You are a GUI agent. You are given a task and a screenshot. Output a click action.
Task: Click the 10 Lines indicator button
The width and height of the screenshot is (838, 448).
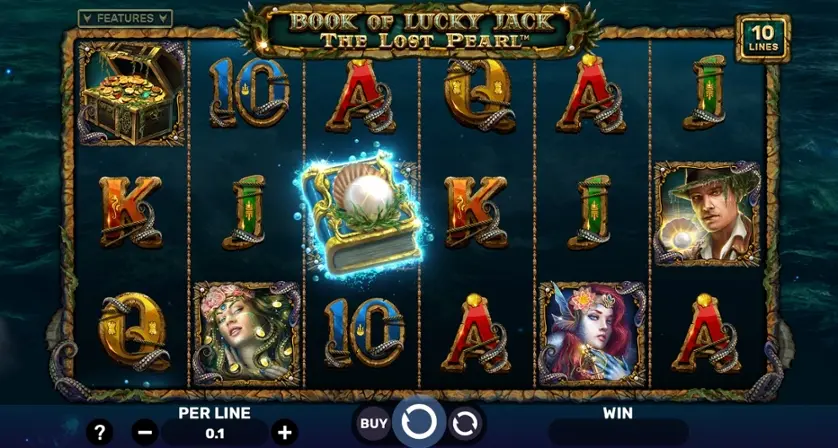click(762, 38)
